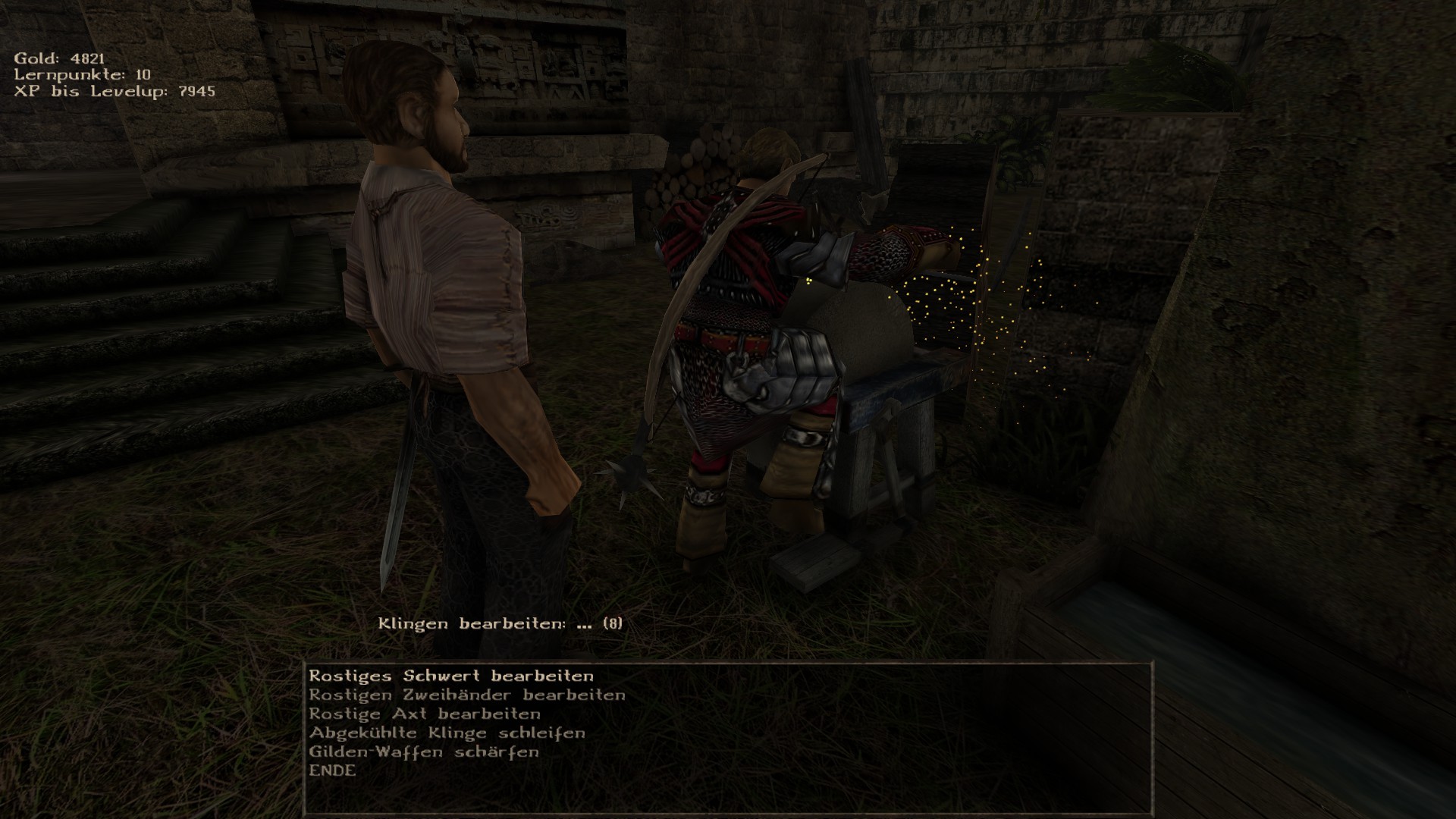Pick the 'Rostige Axt bearbeiten' entry
The image size is (1456, 819).
pos(425,714)
